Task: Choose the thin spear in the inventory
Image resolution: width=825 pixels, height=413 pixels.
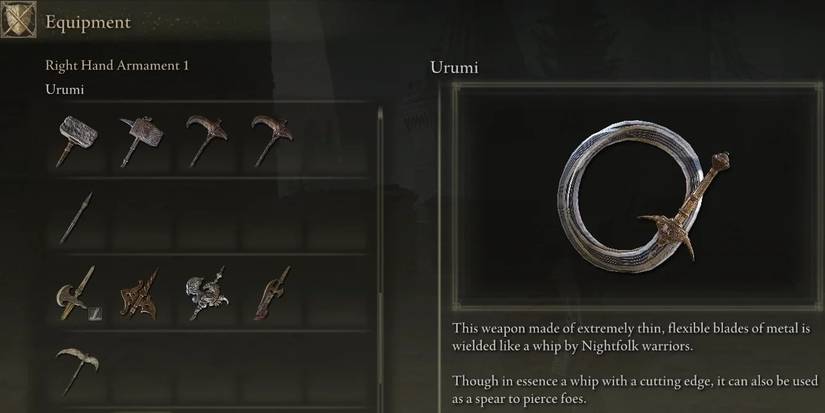Action: tap(76, 217)
